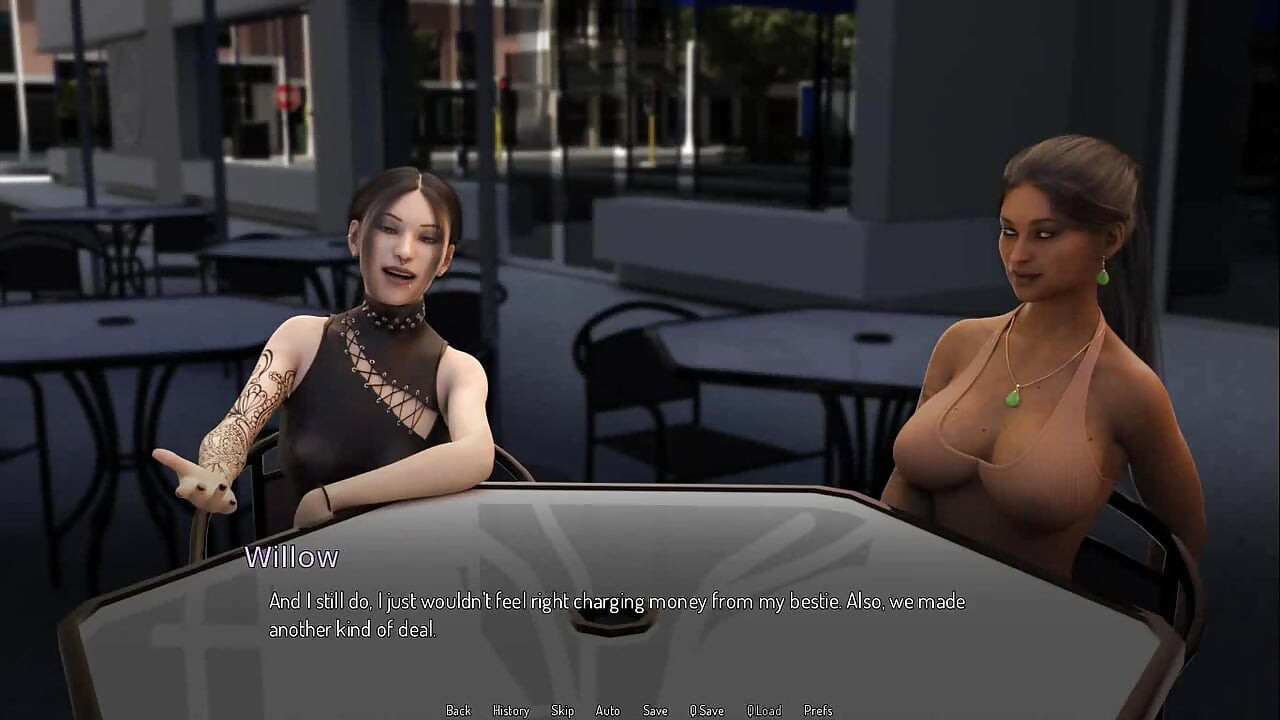Click Q.Load to quick load
The image size is (1280, 720).
pyautogui.click(x=764, y=710)
